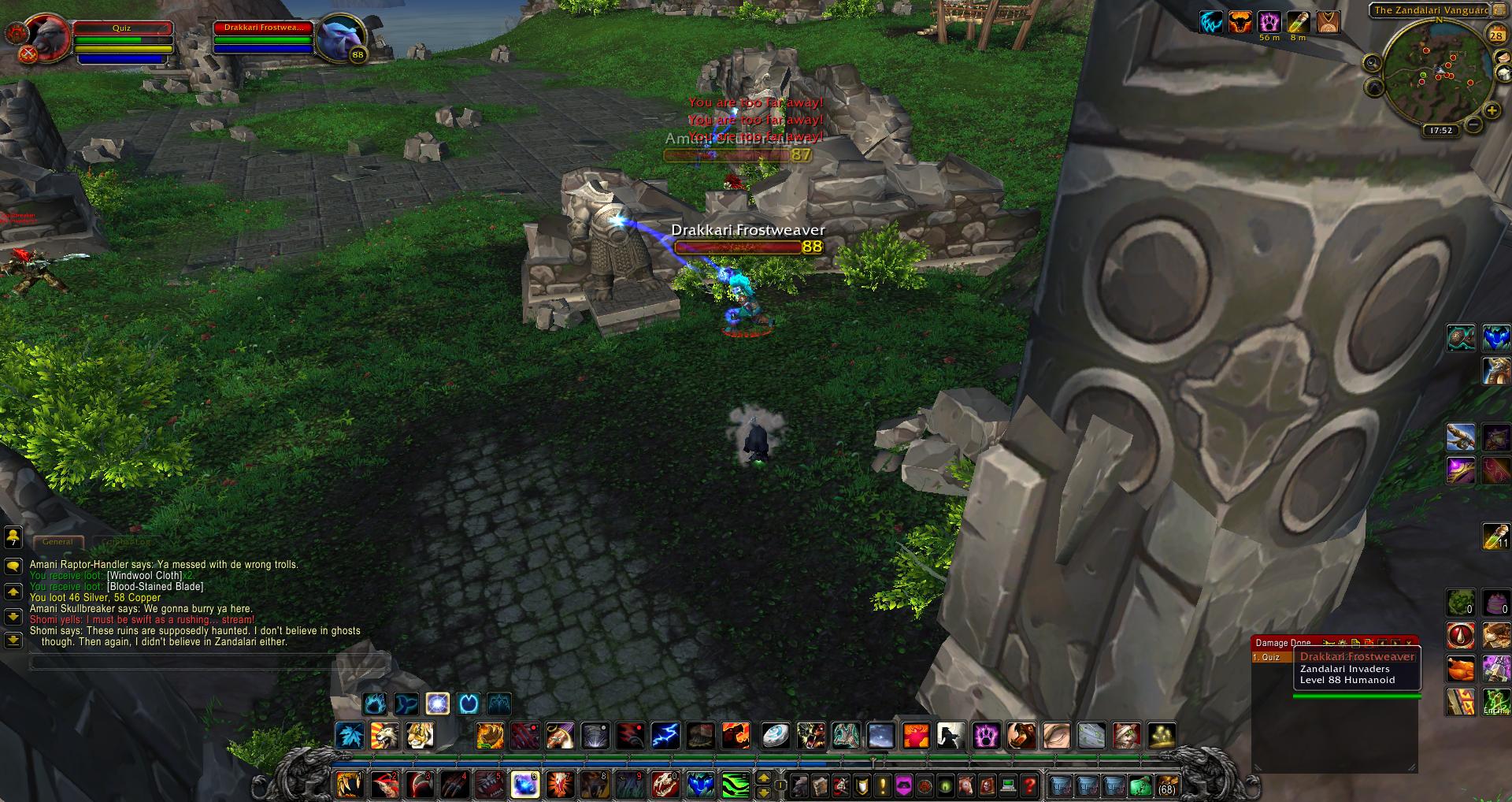Switch to the General chat tab
This screenshot has height=802, width=1512.
pyautogui.click(x=57, y=542)
